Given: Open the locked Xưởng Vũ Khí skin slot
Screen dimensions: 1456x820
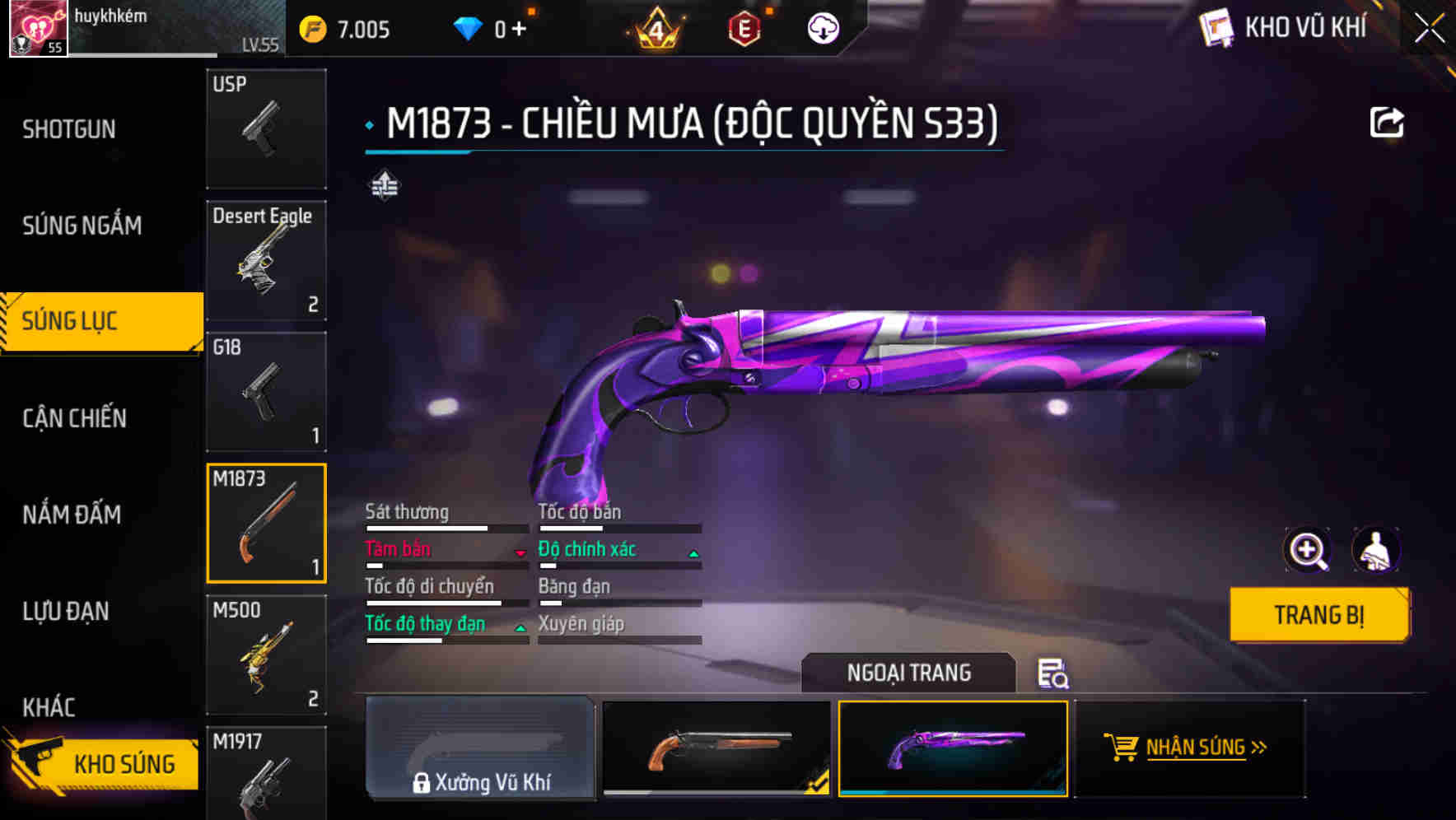Looking at the screenshot, I should pos(480,748).
